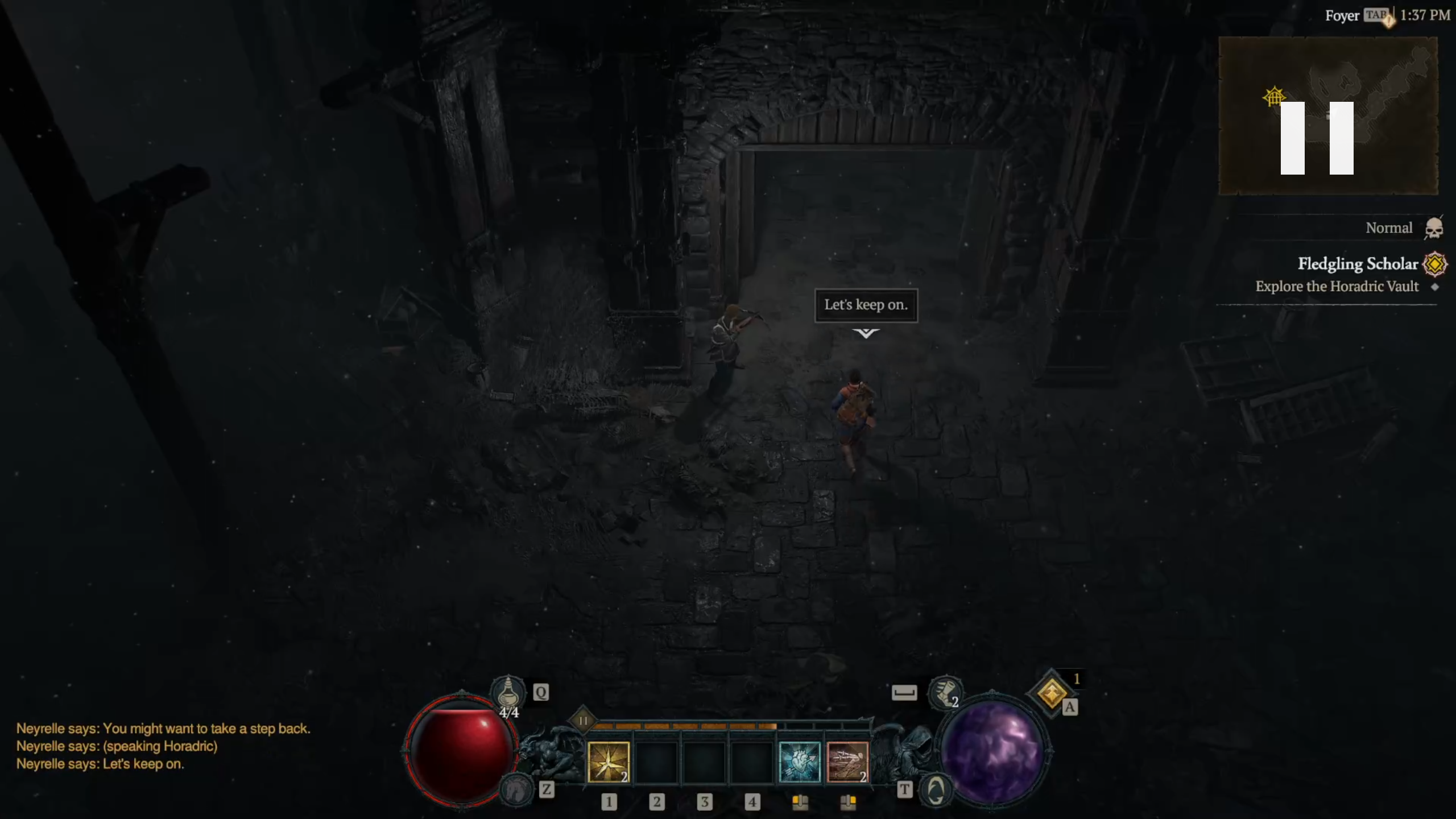This screenshot has height=819, width=1456.
Task: Click the Normal difficulty skull icon
Action: click(1433, 229)
